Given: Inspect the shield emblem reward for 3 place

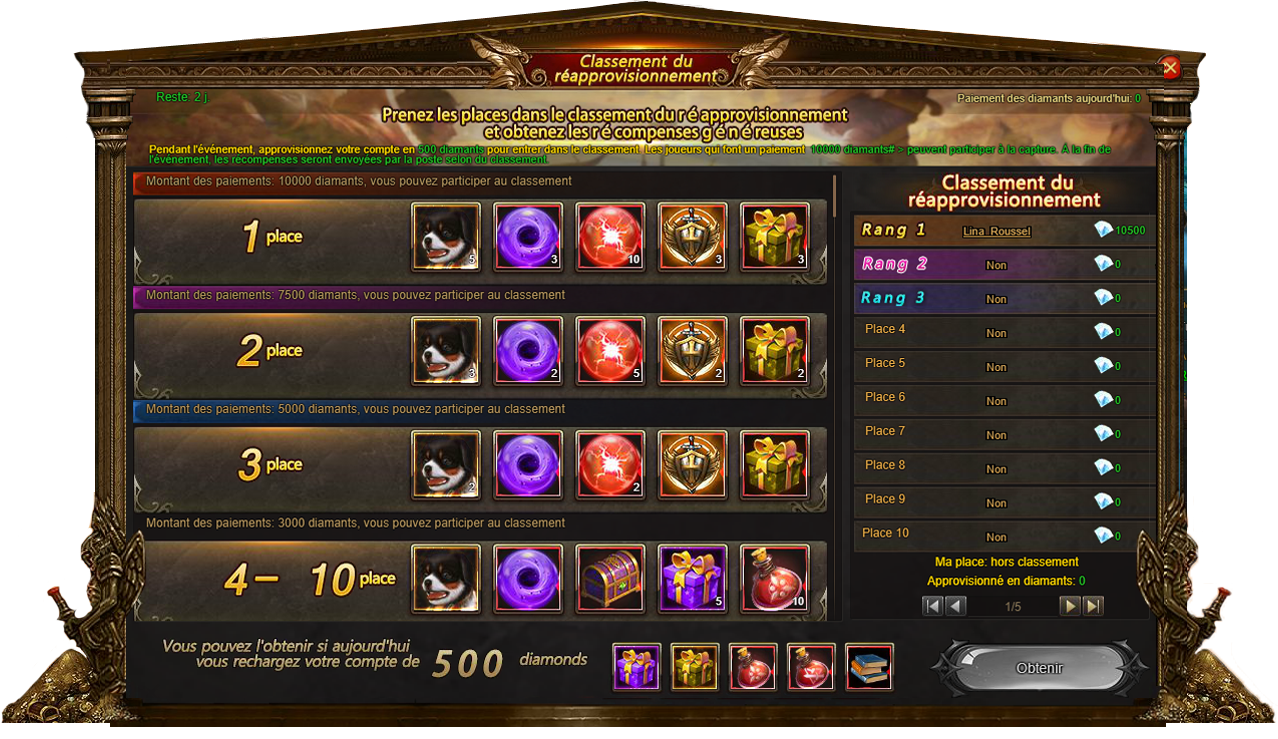Looking at the screenshot, I should coord(692,465).
